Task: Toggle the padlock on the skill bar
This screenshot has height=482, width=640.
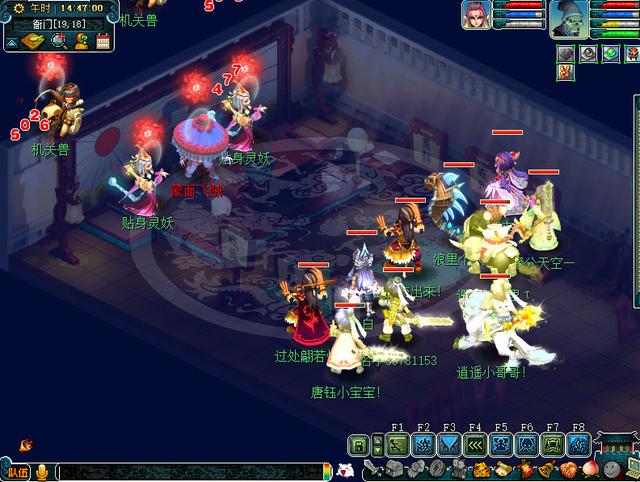Action: click(x=359, y=445)
